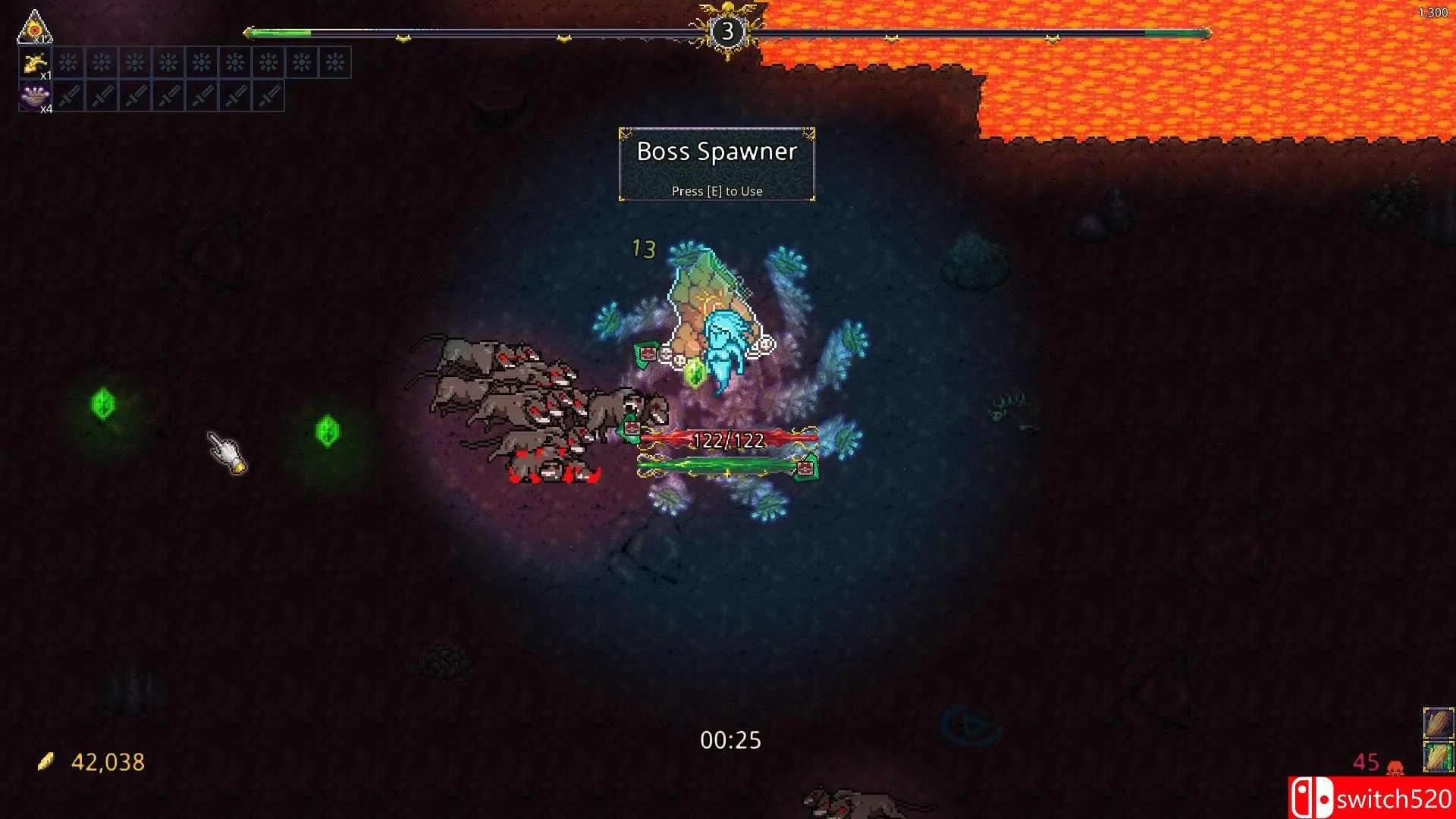Click the green gem beside the player

[694, 373]
